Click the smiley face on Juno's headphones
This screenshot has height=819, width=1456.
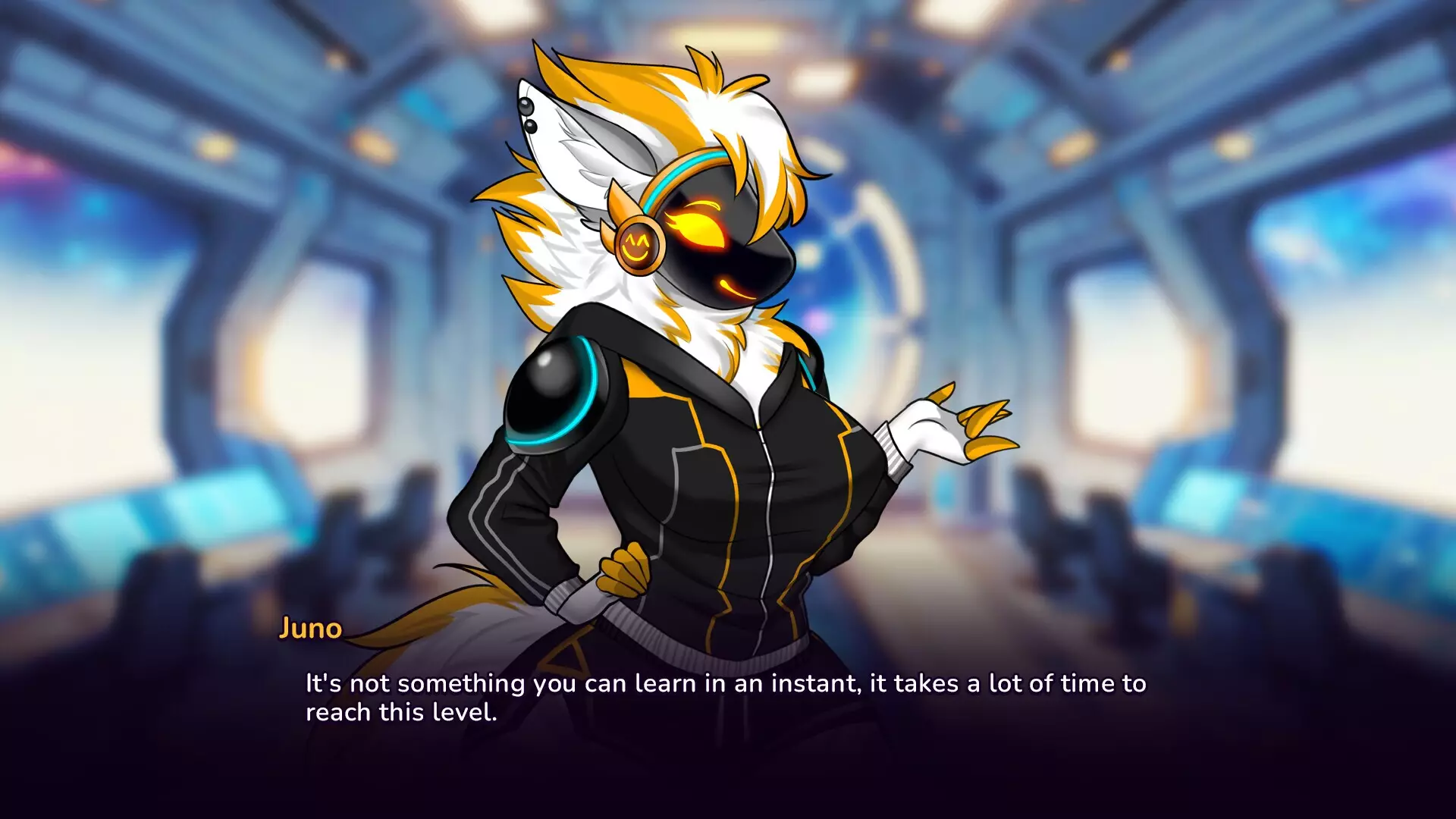click(x=639, y=246)
